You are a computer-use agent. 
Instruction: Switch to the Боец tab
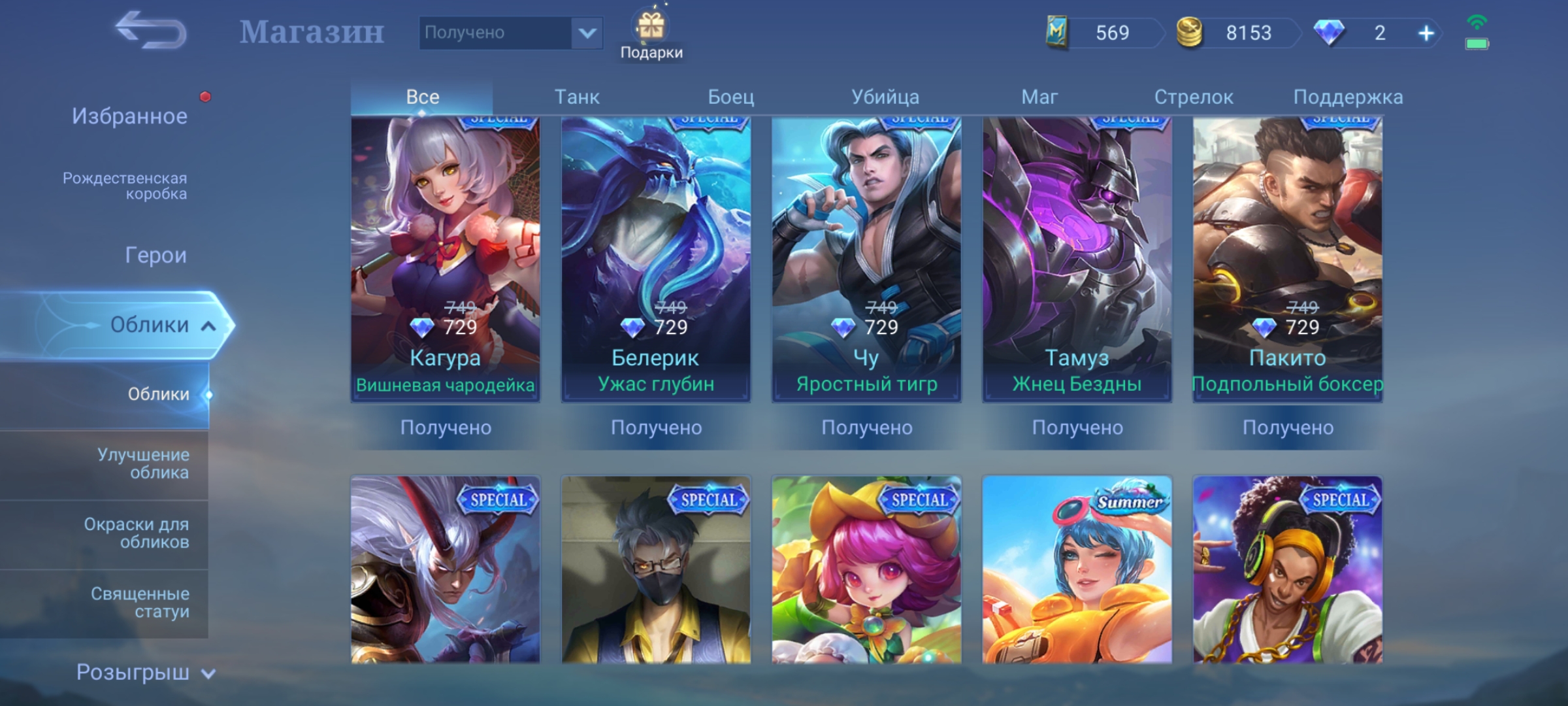coord(730,97)
